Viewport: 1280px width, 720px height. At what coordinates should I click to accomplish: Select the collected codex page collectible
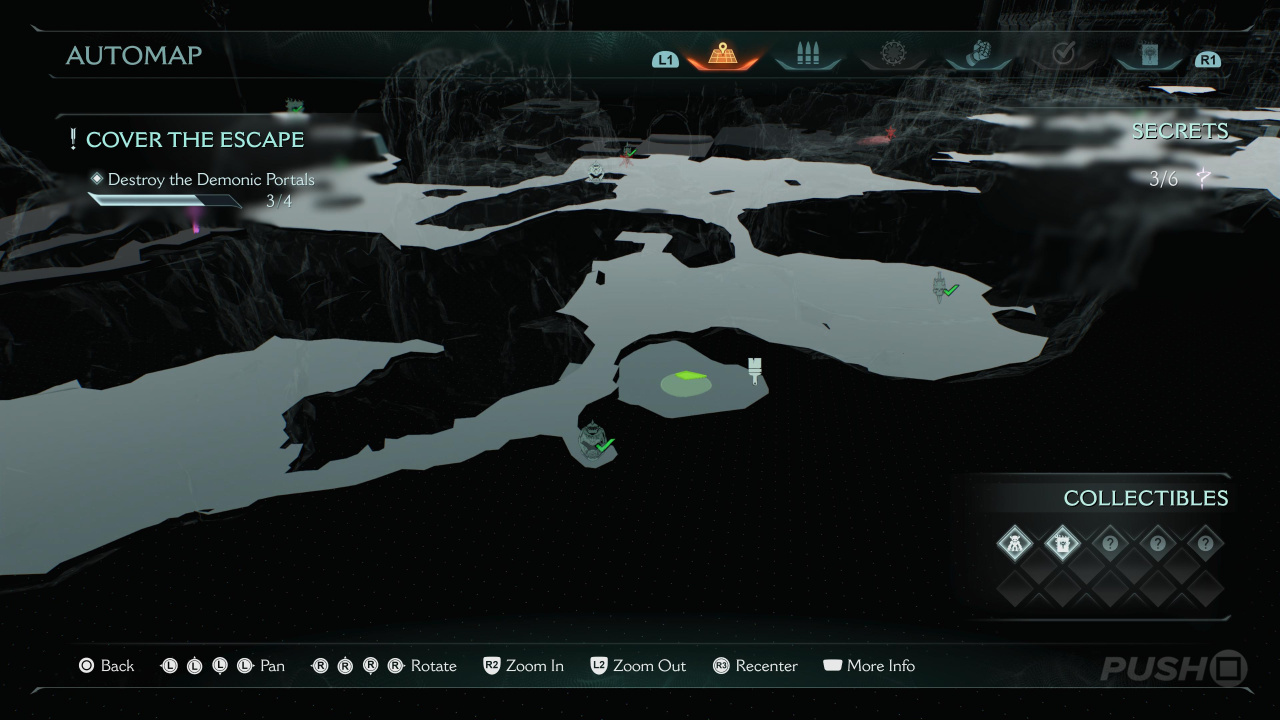[x=1062, y=544]
